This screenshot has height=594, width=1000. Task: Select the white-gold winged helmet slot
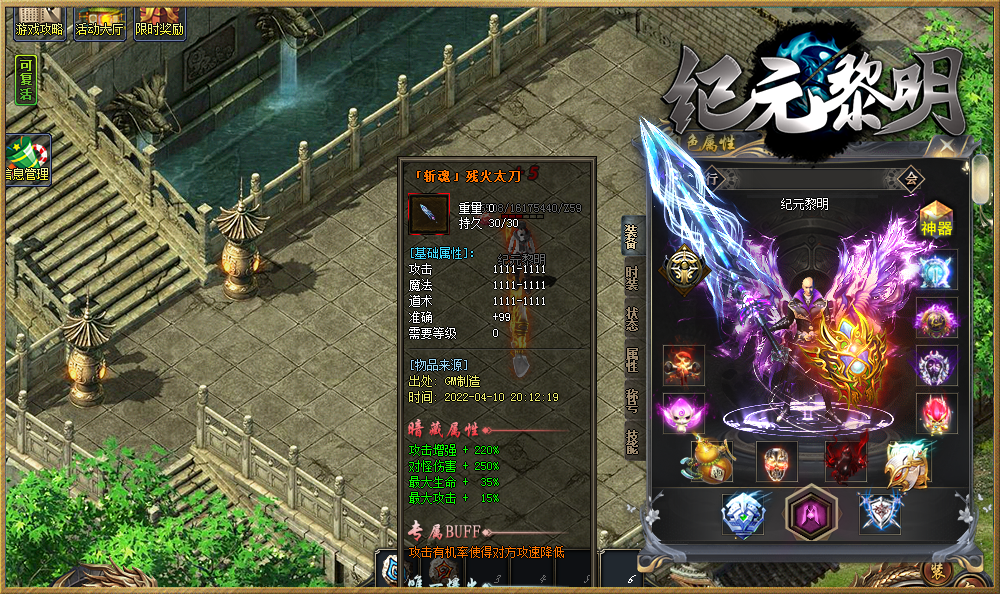click(x=906, y=462)
